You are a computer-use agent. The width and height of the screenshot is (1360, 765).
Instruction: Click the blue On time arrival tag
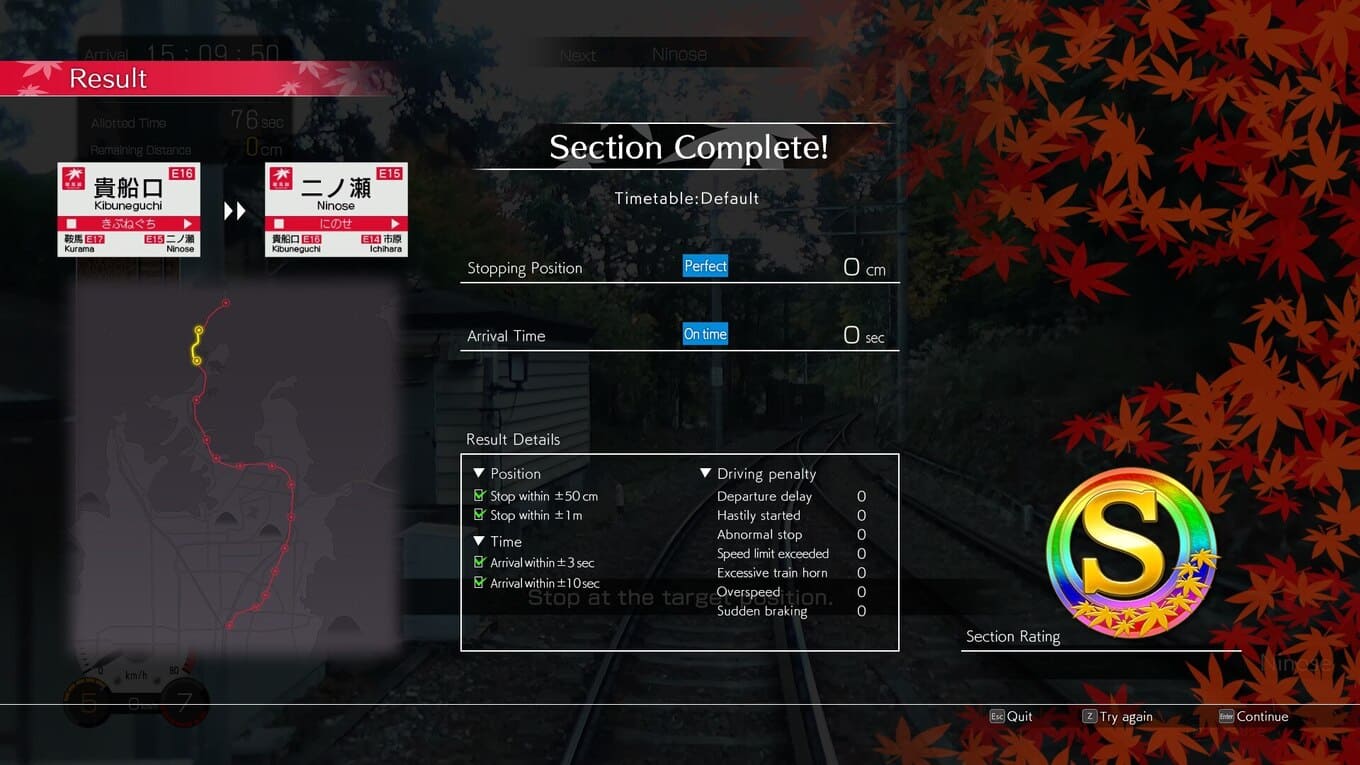click(x=705, y=334)
